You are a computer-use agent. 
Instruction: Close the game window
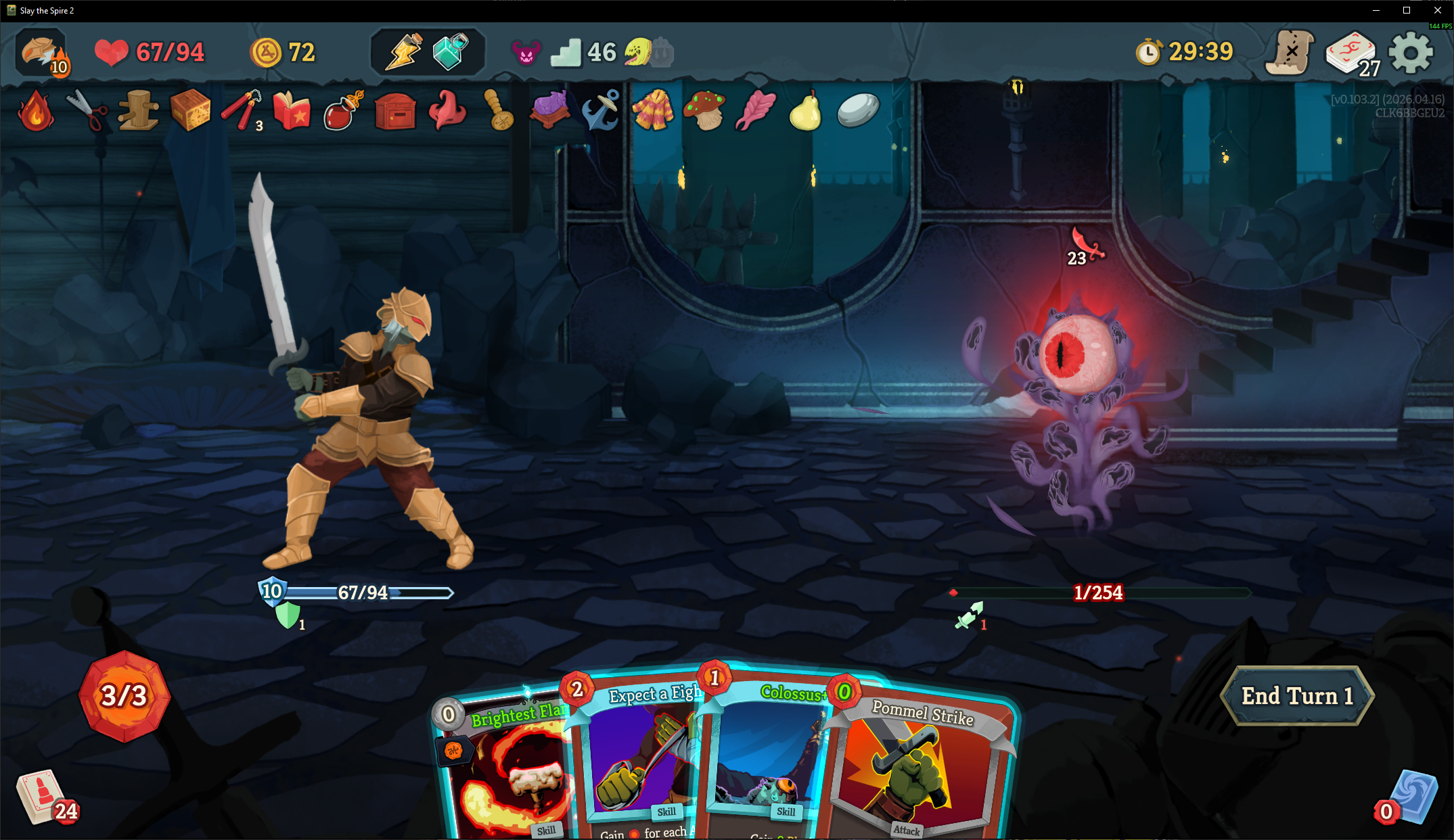pyautogui.click(x=1438, y=10)
